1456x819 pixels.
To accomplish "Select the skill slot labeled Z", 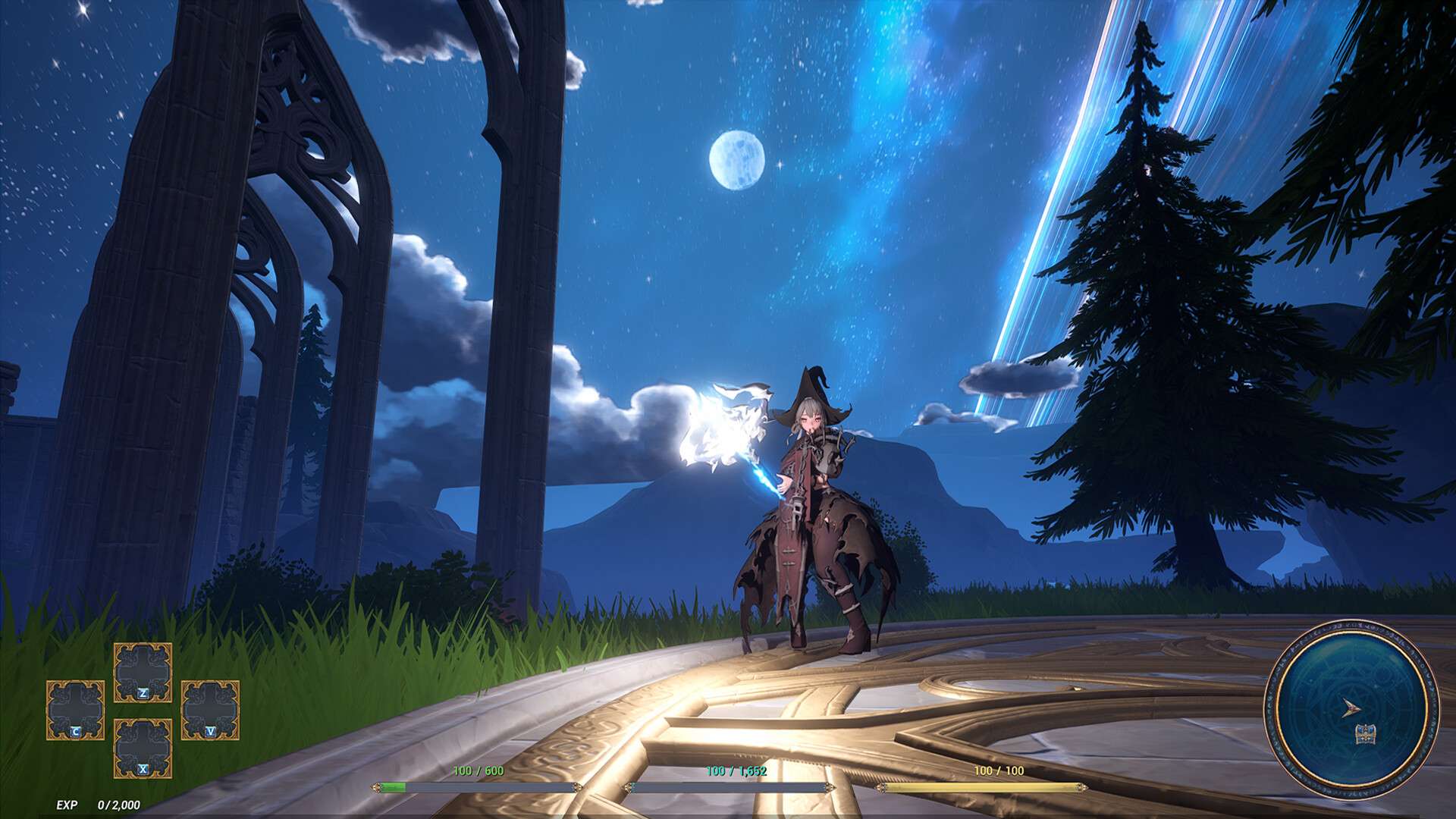I will pyautogui.click(x=143, y=673).
